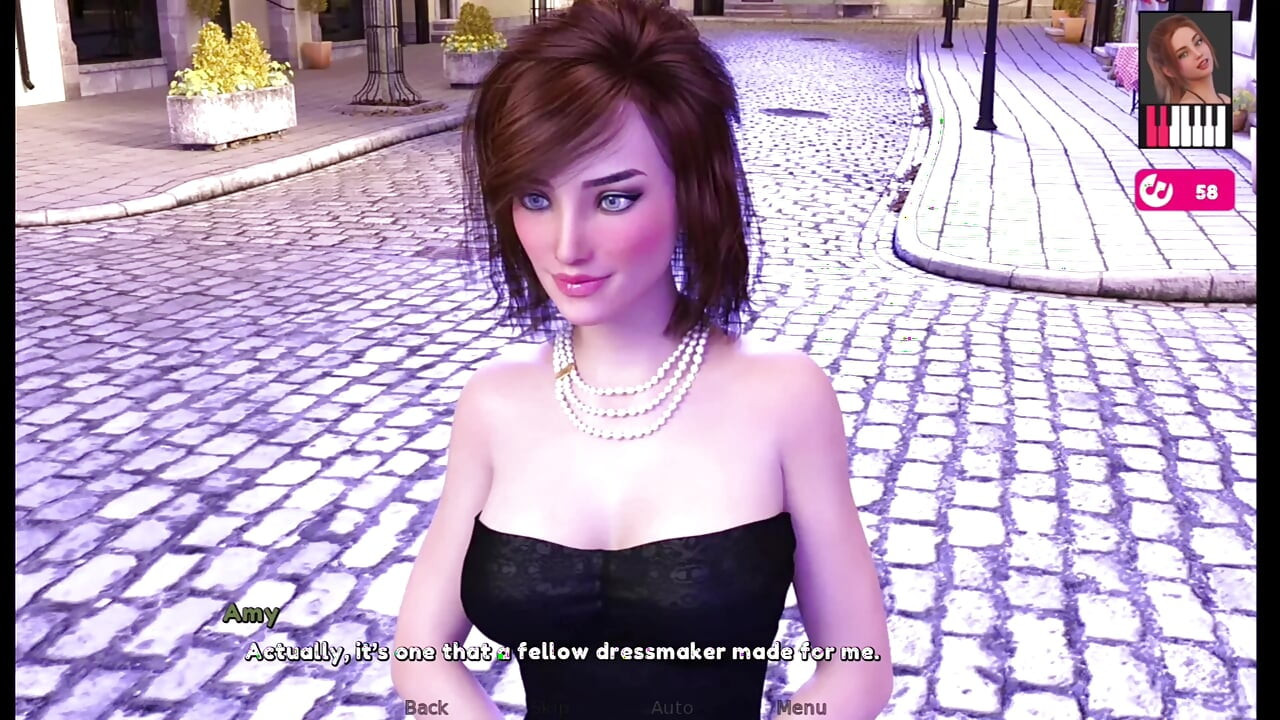Enable fast-forward by clicking Skip
Screen dimensions: 1280x720
[549, 707]
